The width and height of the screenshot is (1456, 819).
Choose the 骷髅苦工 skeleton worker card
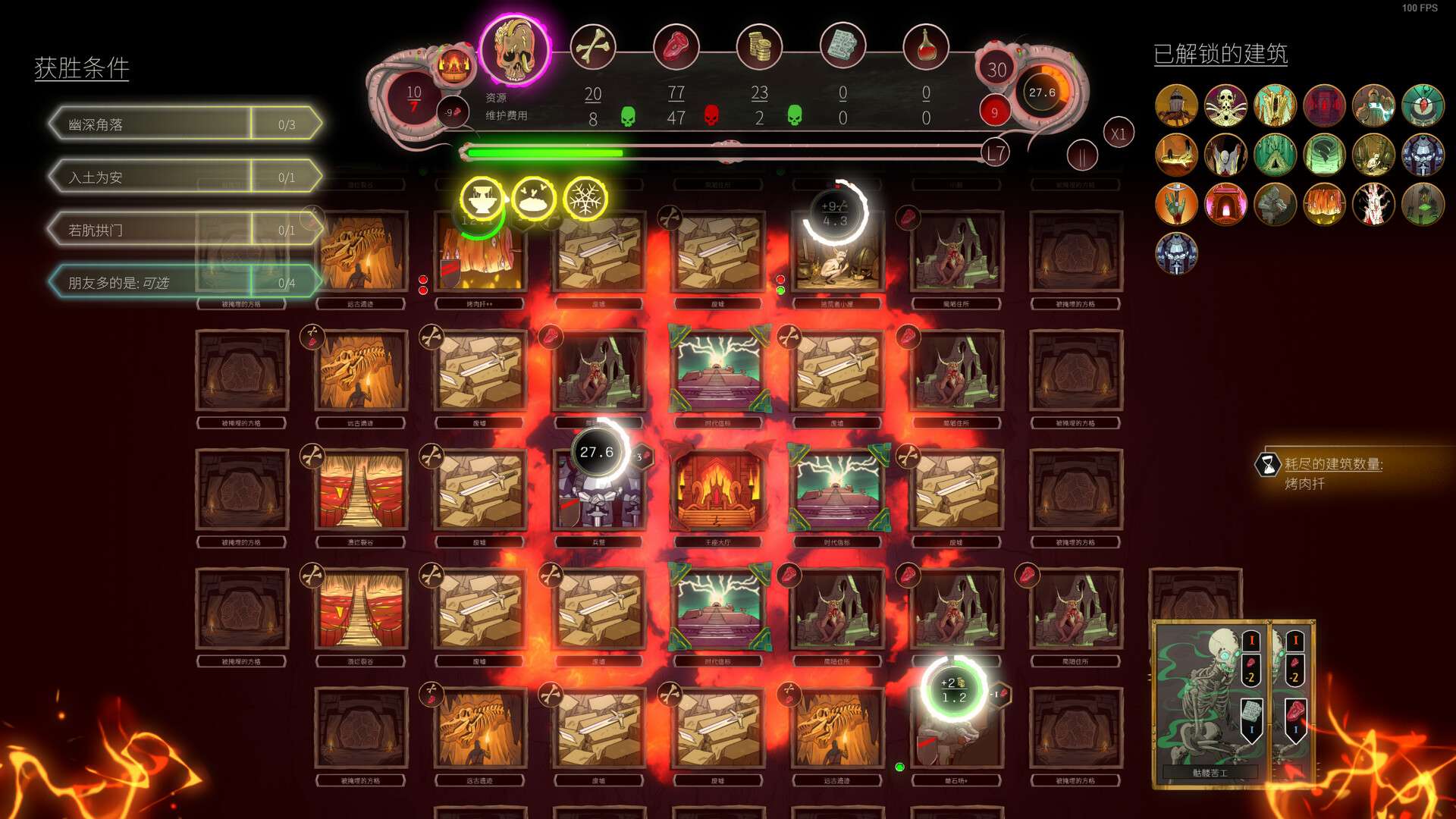tap(1209, 701)
